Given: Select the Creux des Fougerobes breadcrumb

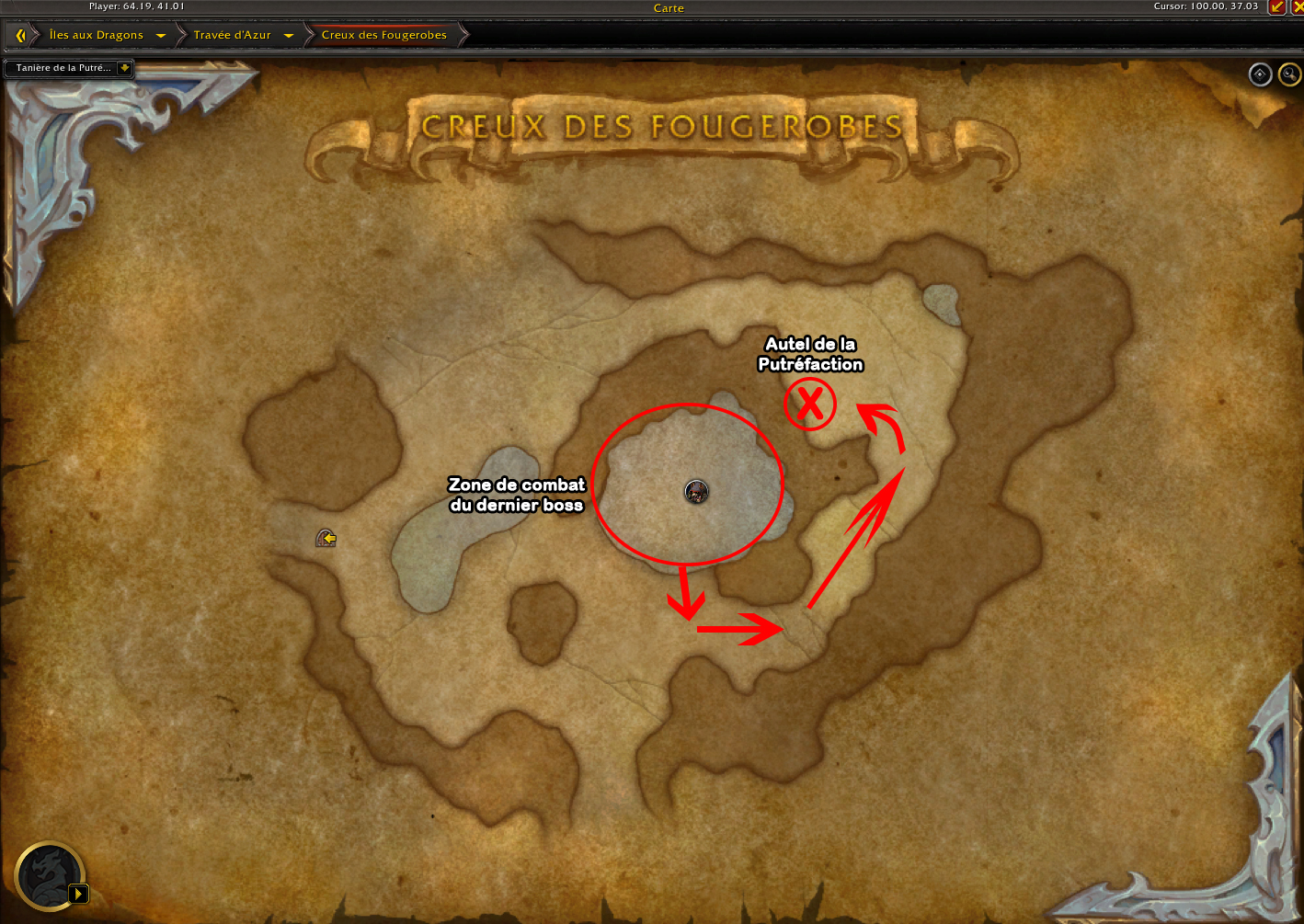Looking at the screenshot, I should 383,35.
